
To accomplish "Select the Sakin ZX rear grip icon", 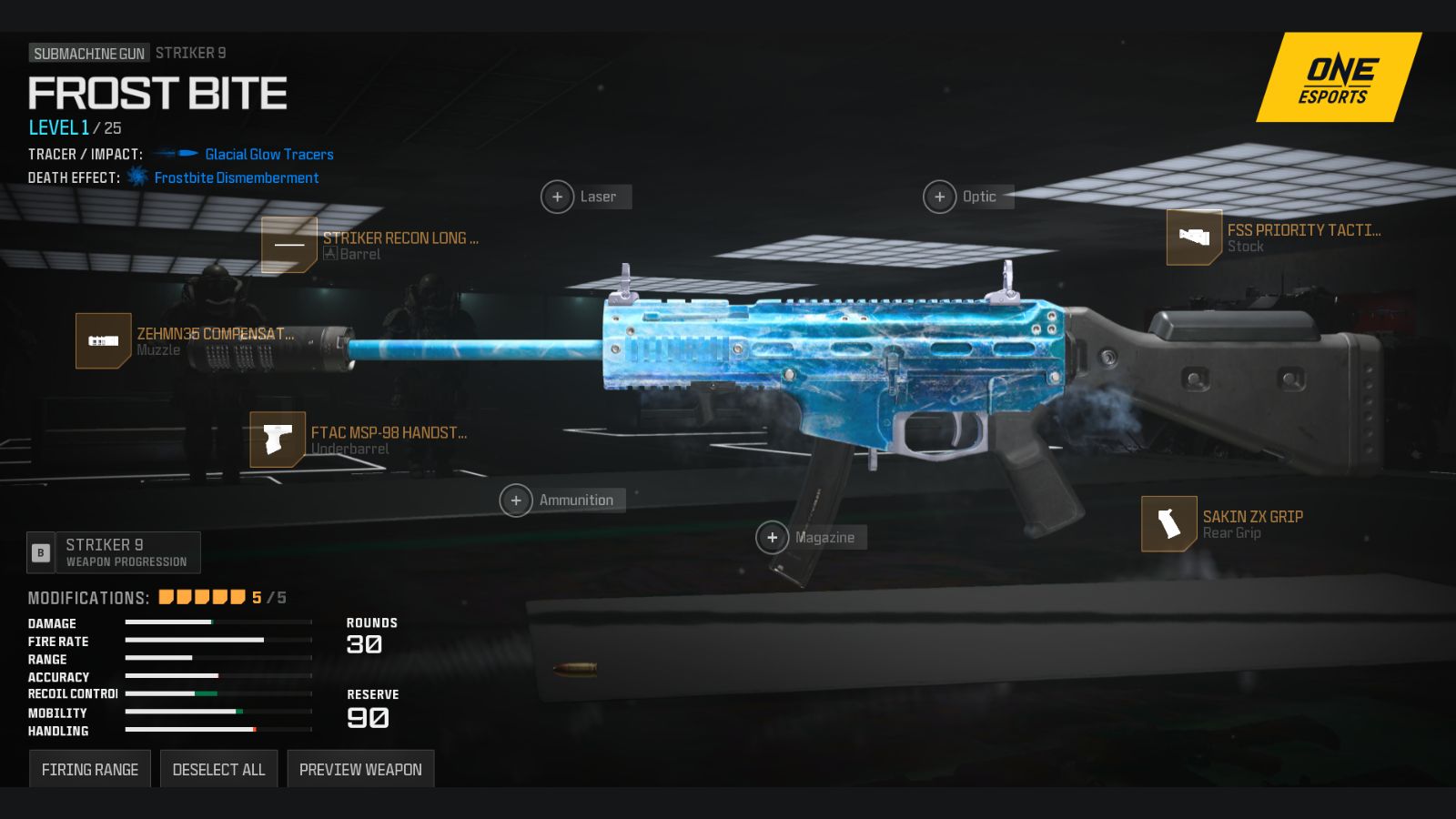I will coord(1169,524).
